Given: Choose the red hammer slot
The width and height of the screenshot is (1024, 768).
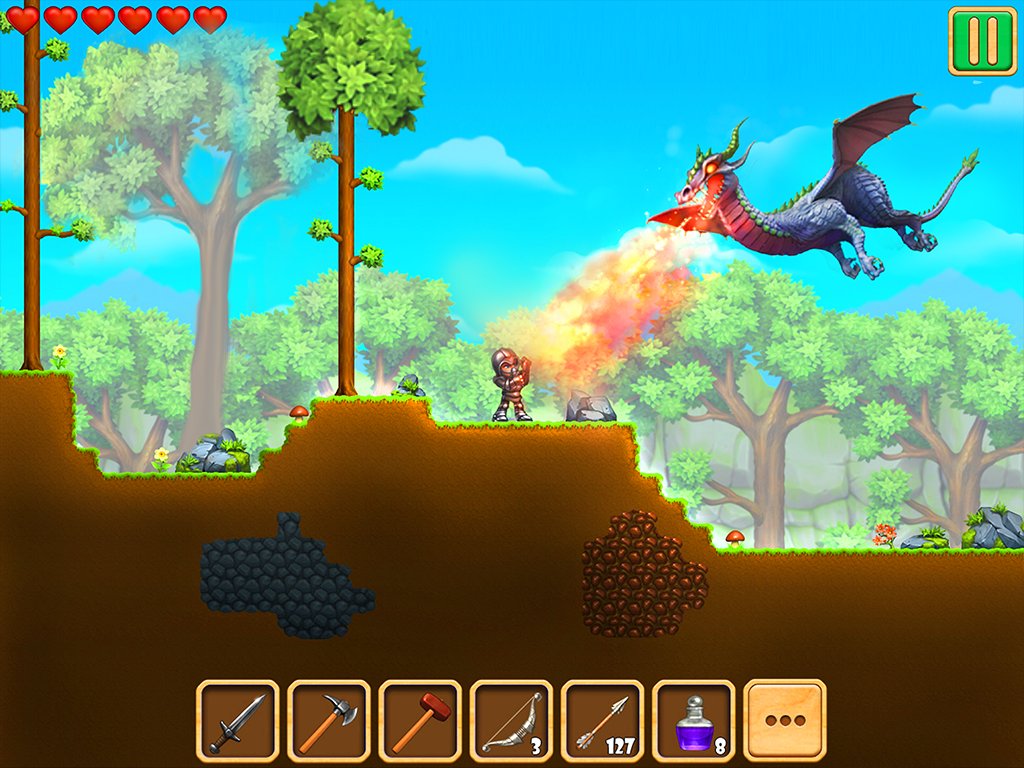Looking at the screenshot, I should (420, 720).
